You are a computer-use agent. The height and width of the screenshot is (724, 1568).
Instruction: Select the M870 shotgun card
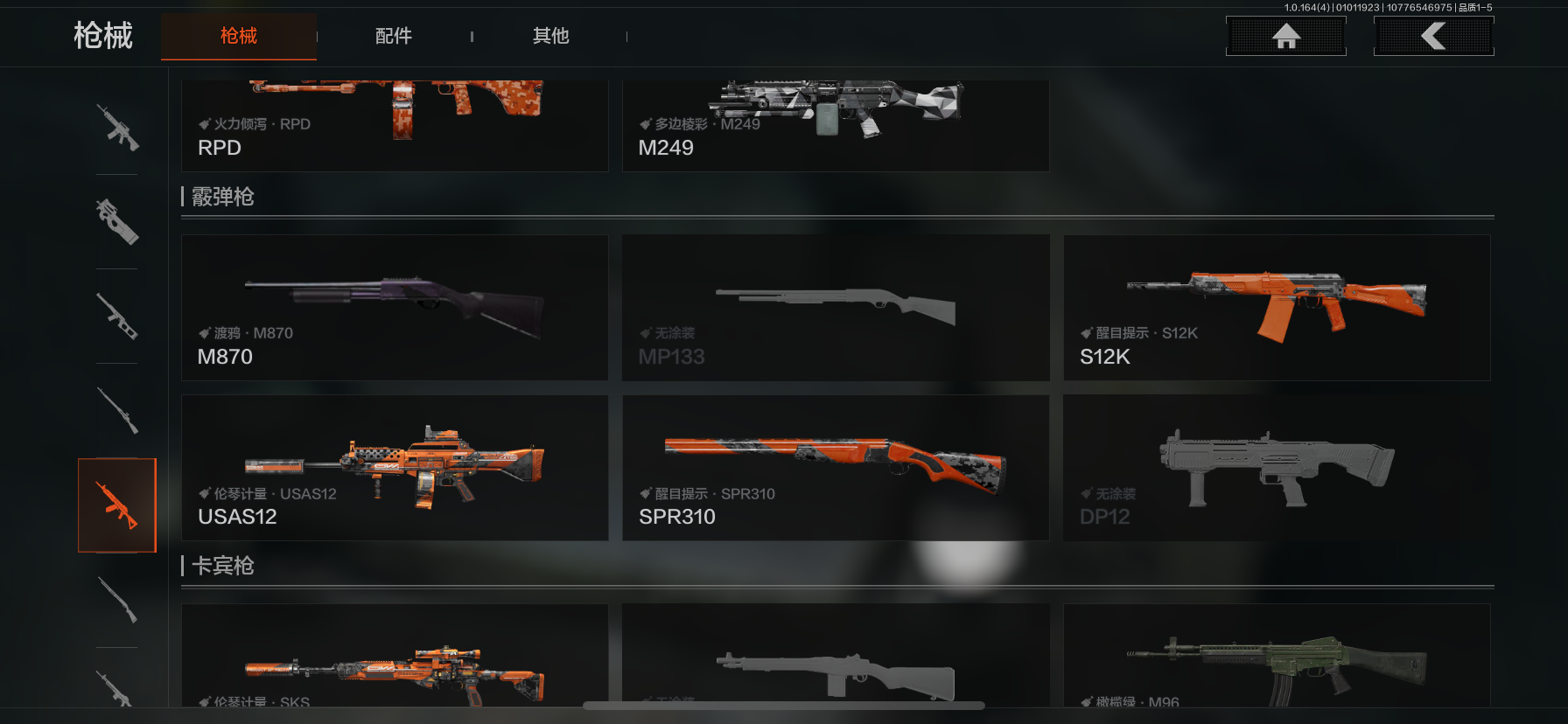pyautogui.click(x=395, y=307)
